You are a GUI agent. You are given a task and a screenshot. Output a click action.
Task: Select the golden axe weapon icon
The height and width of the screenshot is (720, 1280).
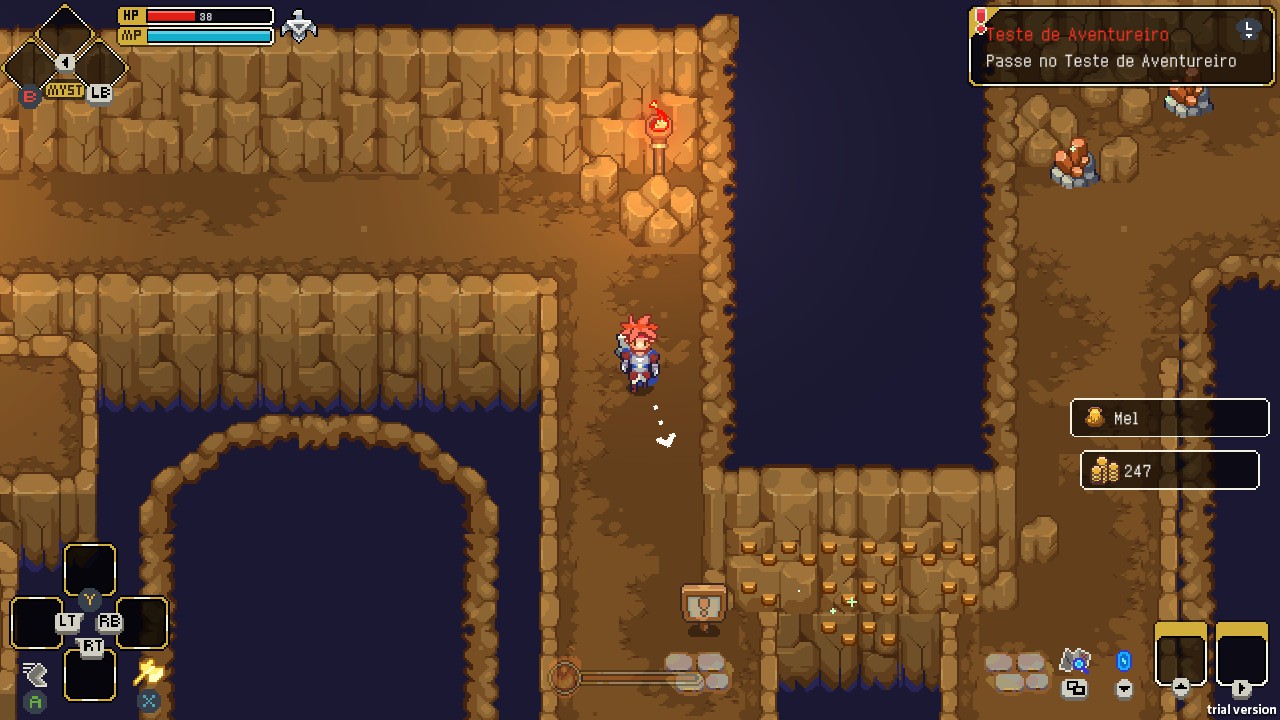pos(149,672)
